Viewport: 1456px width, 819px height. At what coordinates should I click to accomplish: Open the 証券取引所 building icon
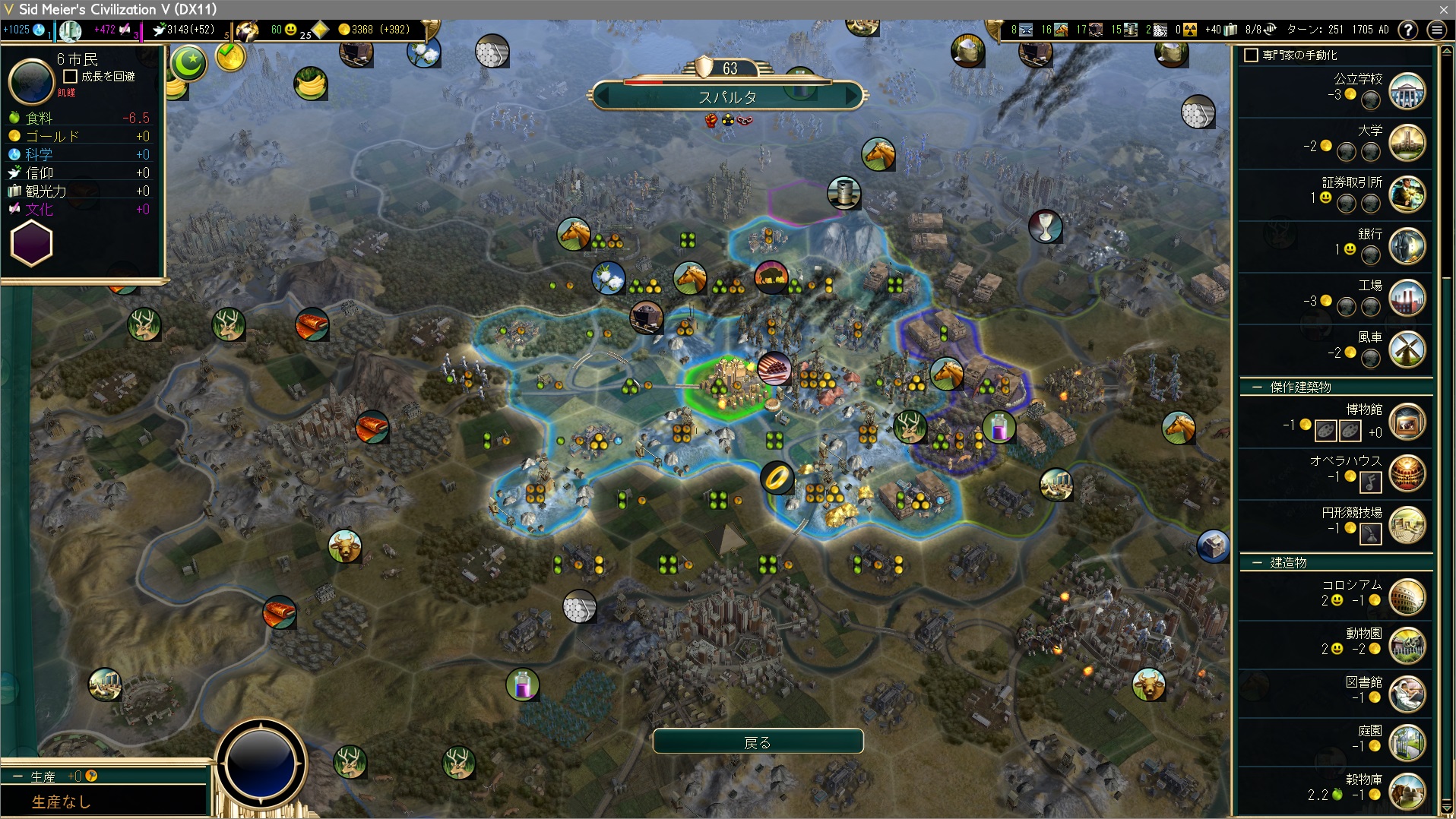point(1407,194)
